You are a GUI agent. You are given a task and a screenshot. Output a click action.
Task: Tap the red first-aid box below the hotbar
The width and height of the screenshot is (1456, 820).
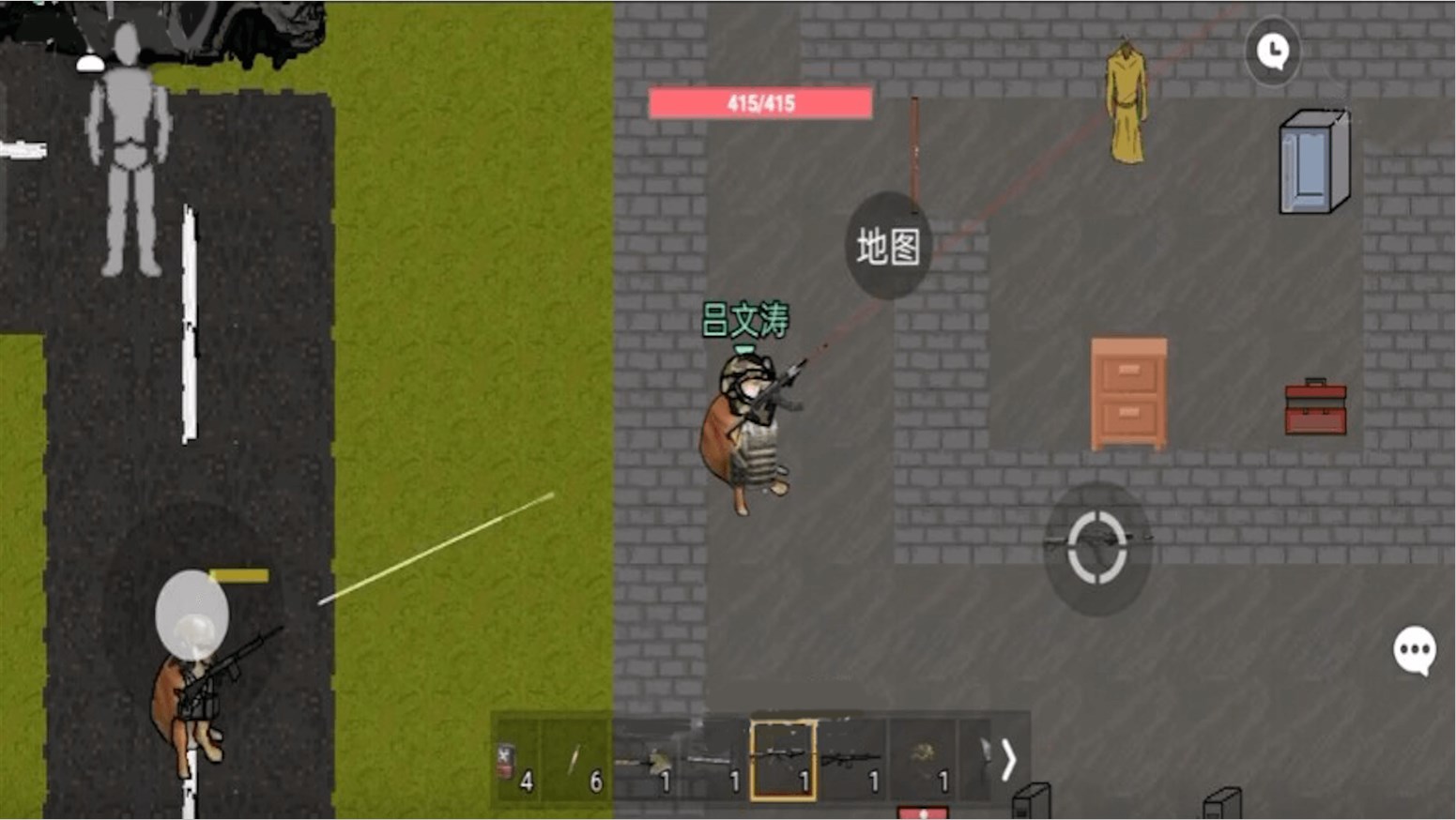[924, 811]
